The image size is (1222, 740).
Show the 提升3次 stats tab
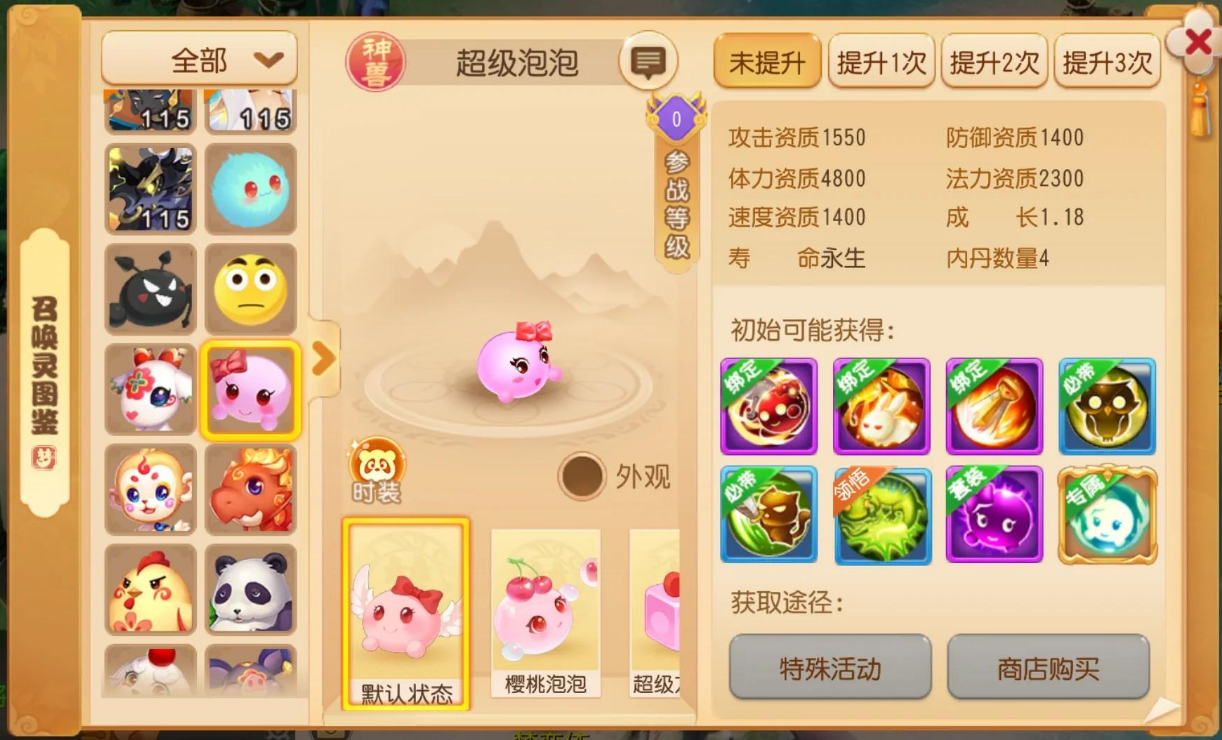click(1107, 63)
